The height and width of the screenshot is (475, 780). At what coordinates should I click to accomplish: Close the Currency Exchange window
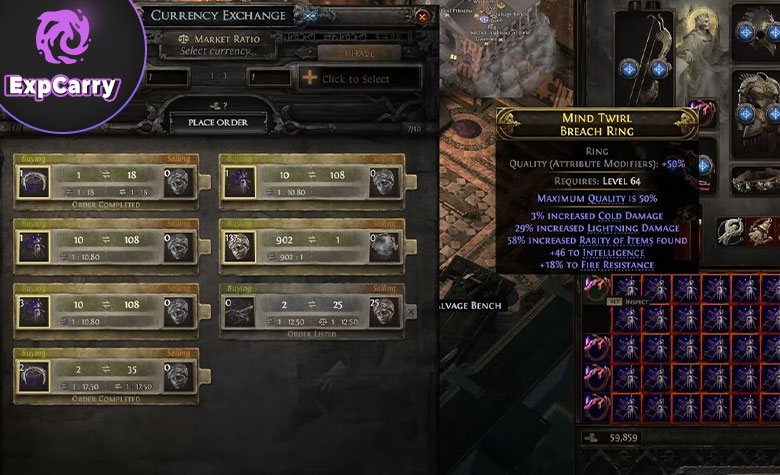pyautogui.click(x=423, y=16)
